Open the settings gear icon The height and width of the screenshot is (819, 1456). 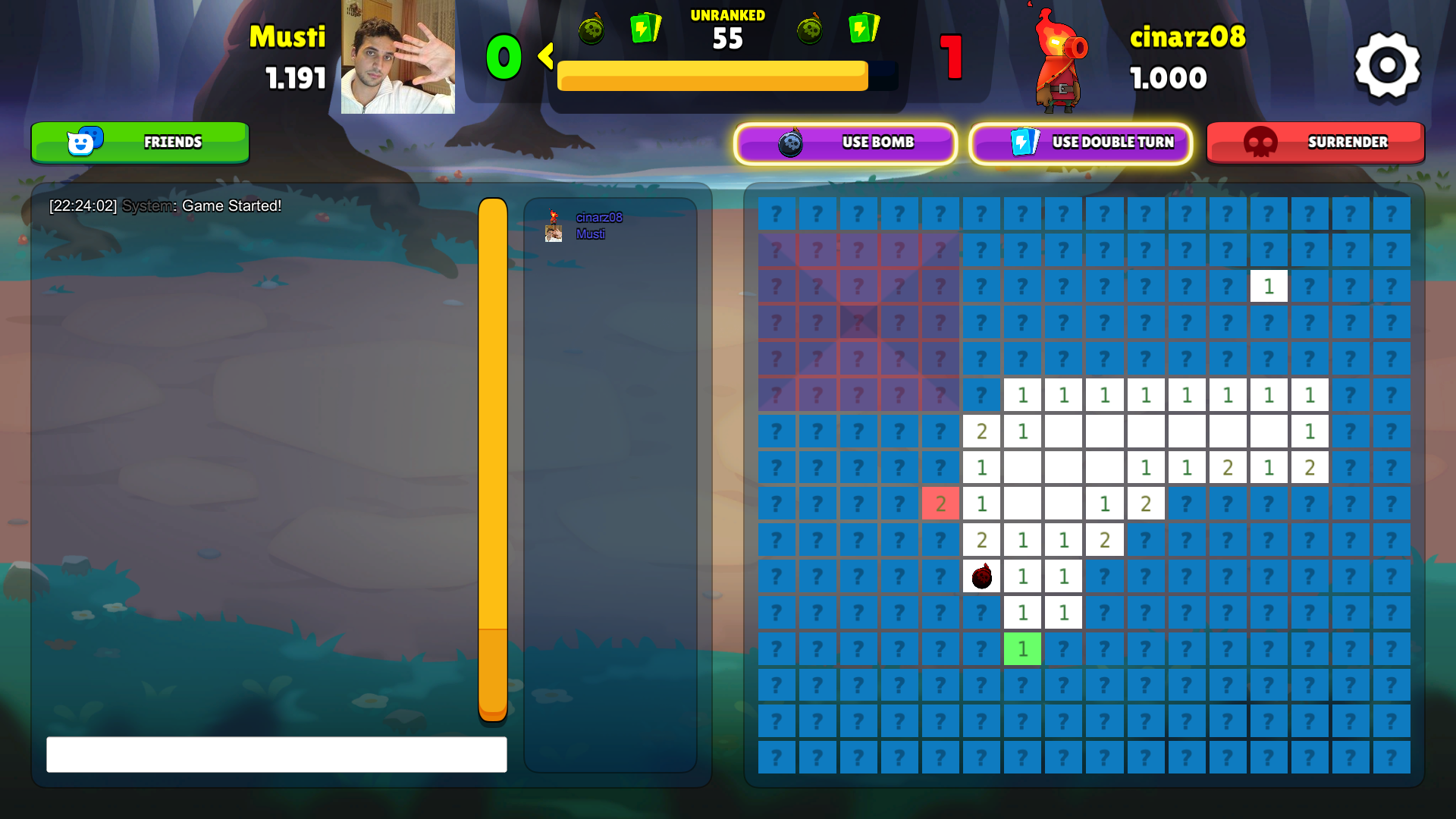[x=1386, y=64]
